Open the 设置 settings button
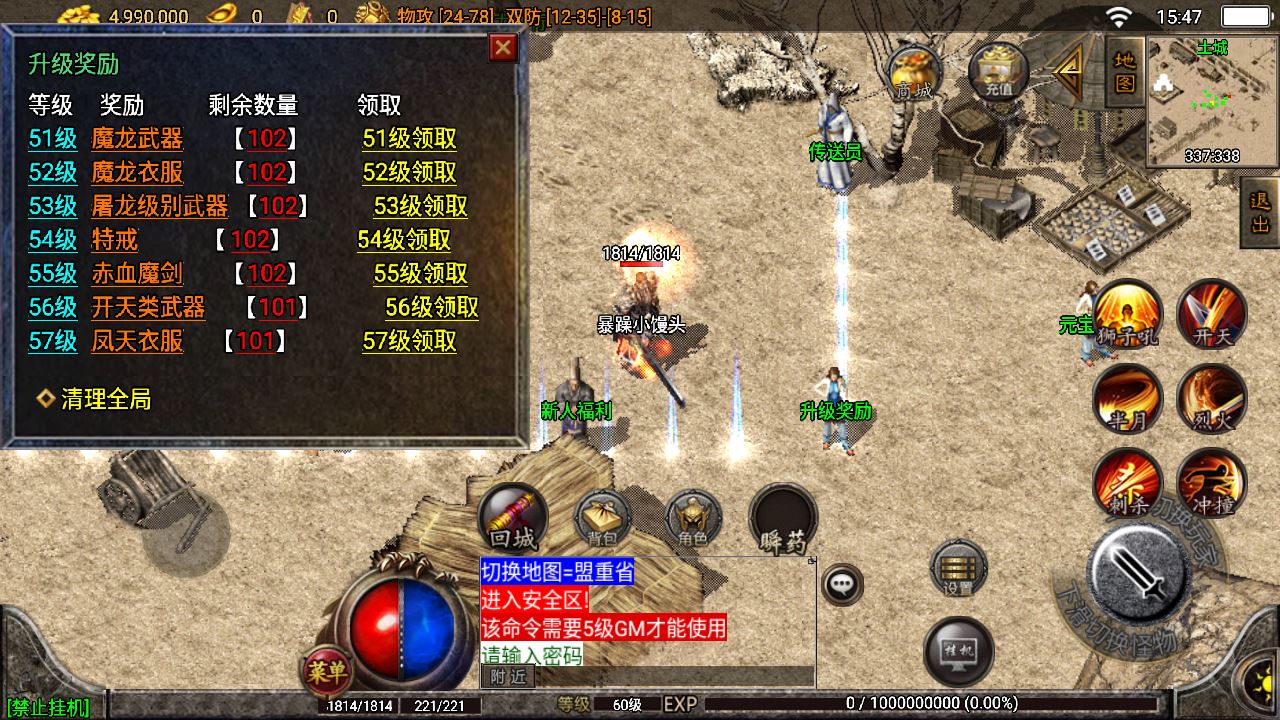Viewport: 1280px width, 720px height. coord(958,570)
